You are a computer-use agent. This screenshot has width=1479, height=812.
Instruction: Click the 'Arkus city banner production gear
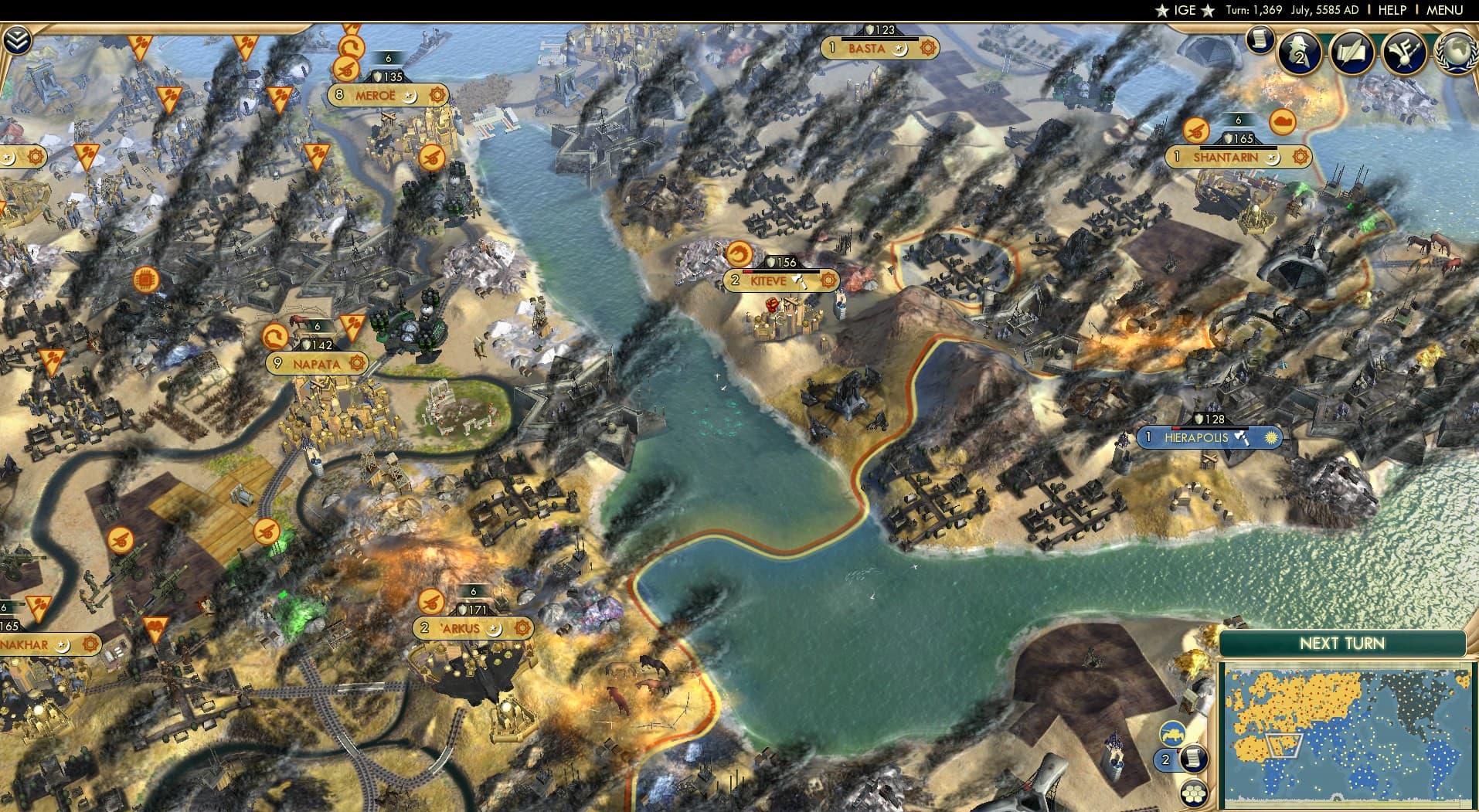[x=522, y=629]
